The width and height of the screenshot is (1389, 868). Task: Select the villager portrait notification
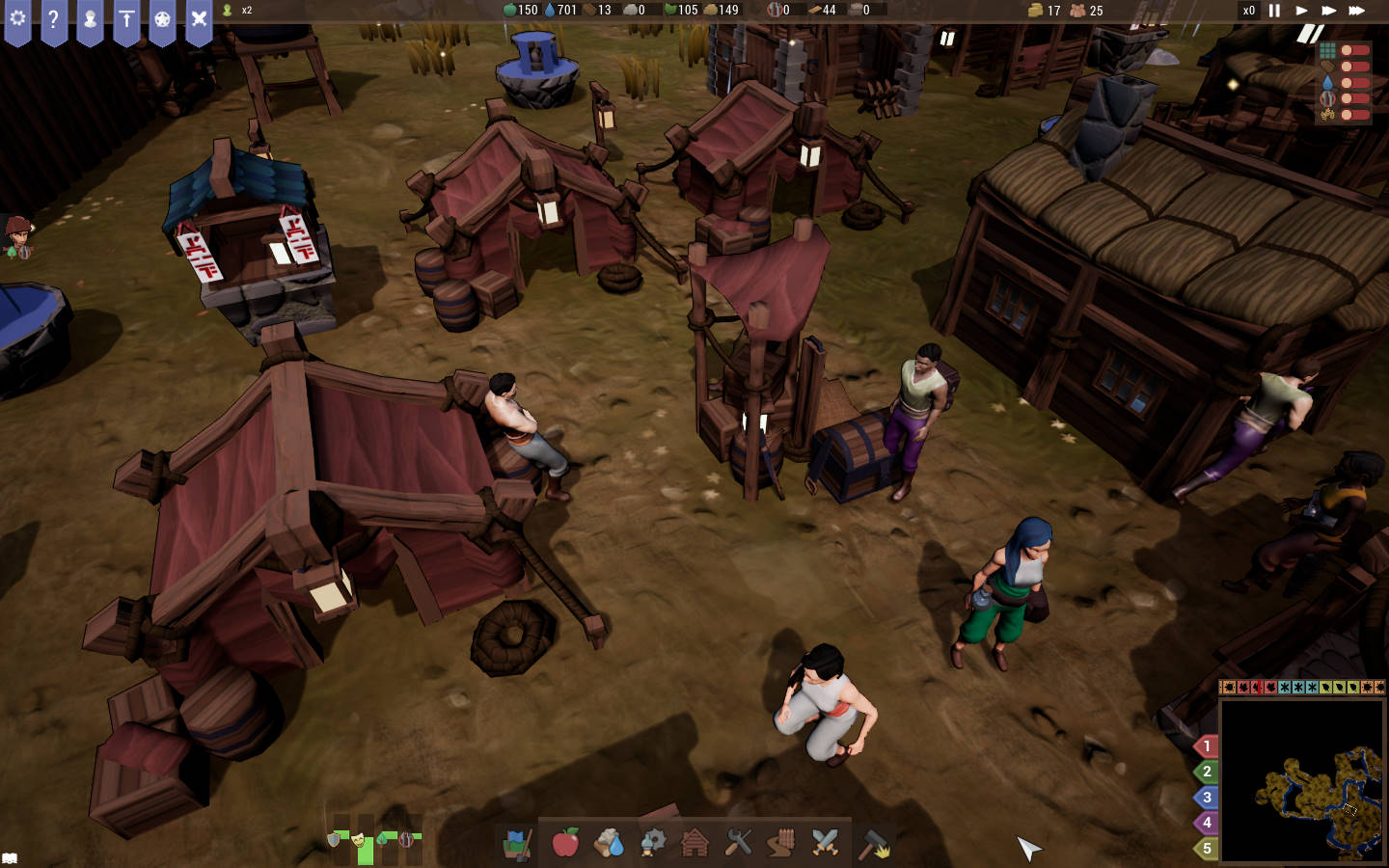18,237
